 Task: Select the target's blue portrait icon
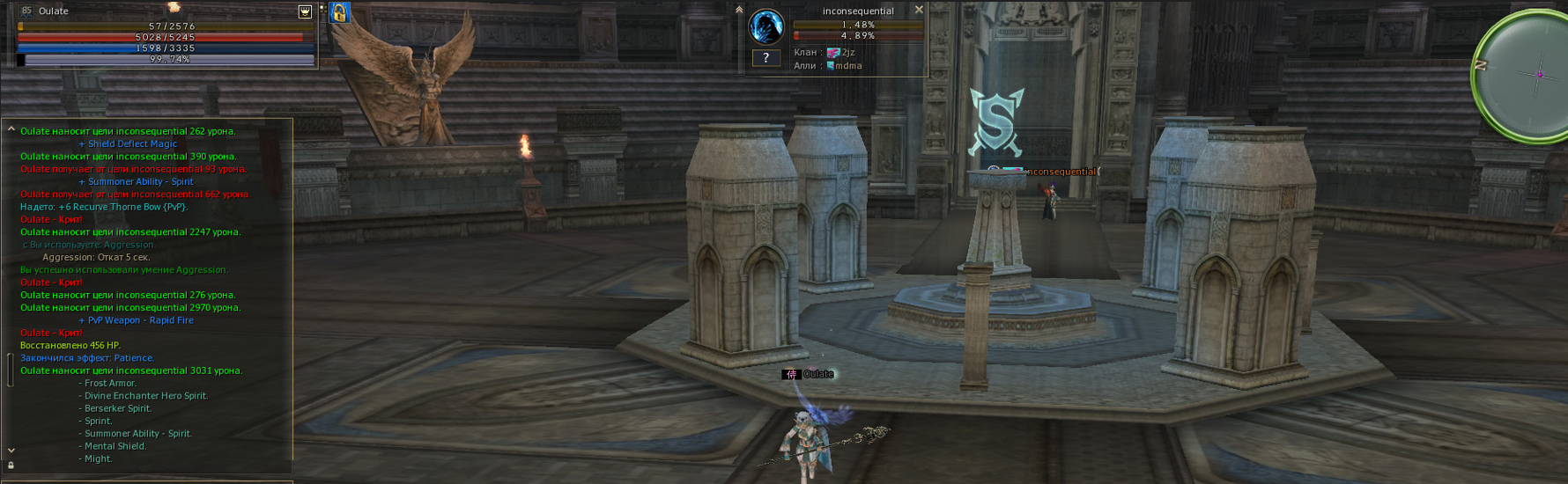click(x=766, y=27)
